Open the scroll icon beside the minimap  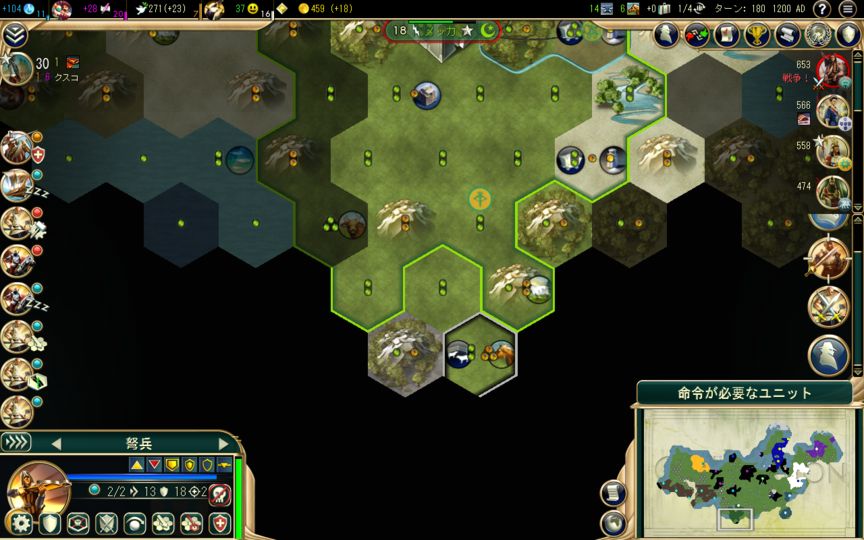point(614,493)
